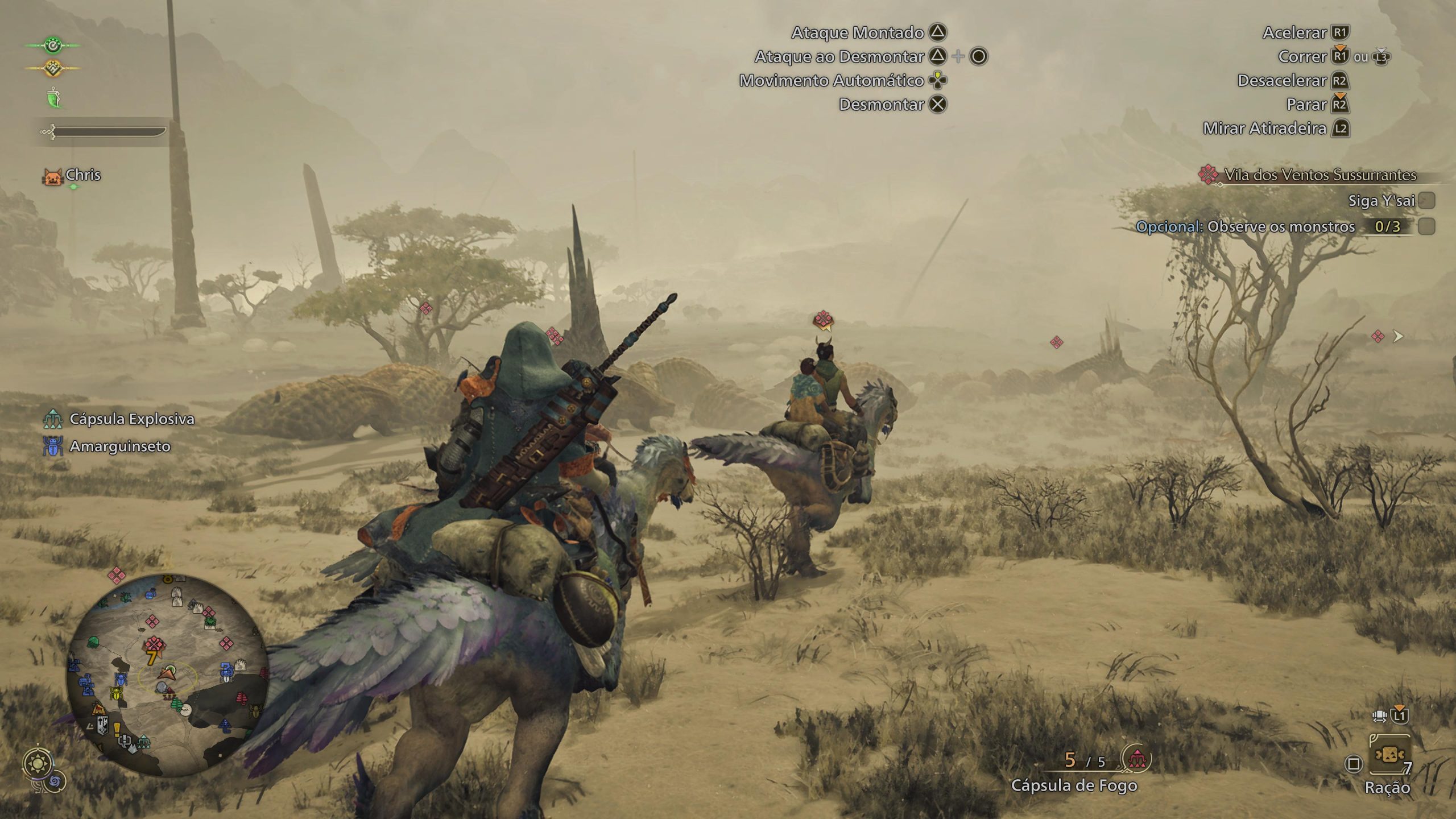Open the Vila dos Ventos Sussurrantes quest tracker
The image size is (1456, 819).
click(x=1319, y=175)
